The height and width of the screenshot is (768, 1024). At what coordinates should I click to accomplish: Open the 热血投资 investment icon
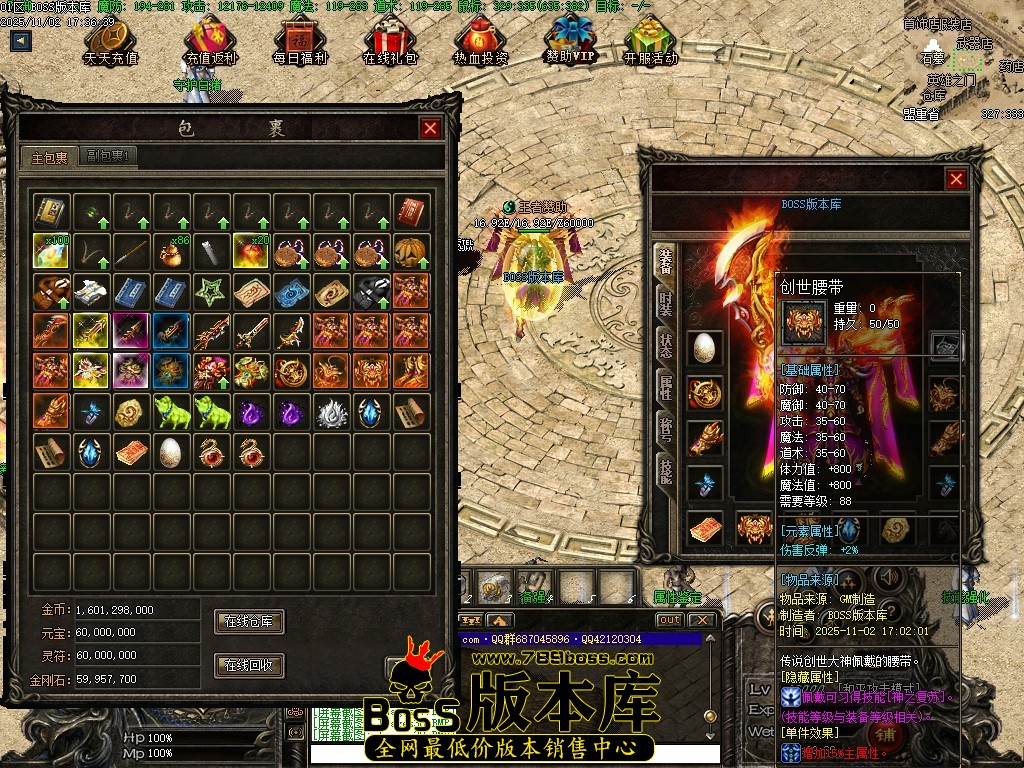[x=480, y=42]
